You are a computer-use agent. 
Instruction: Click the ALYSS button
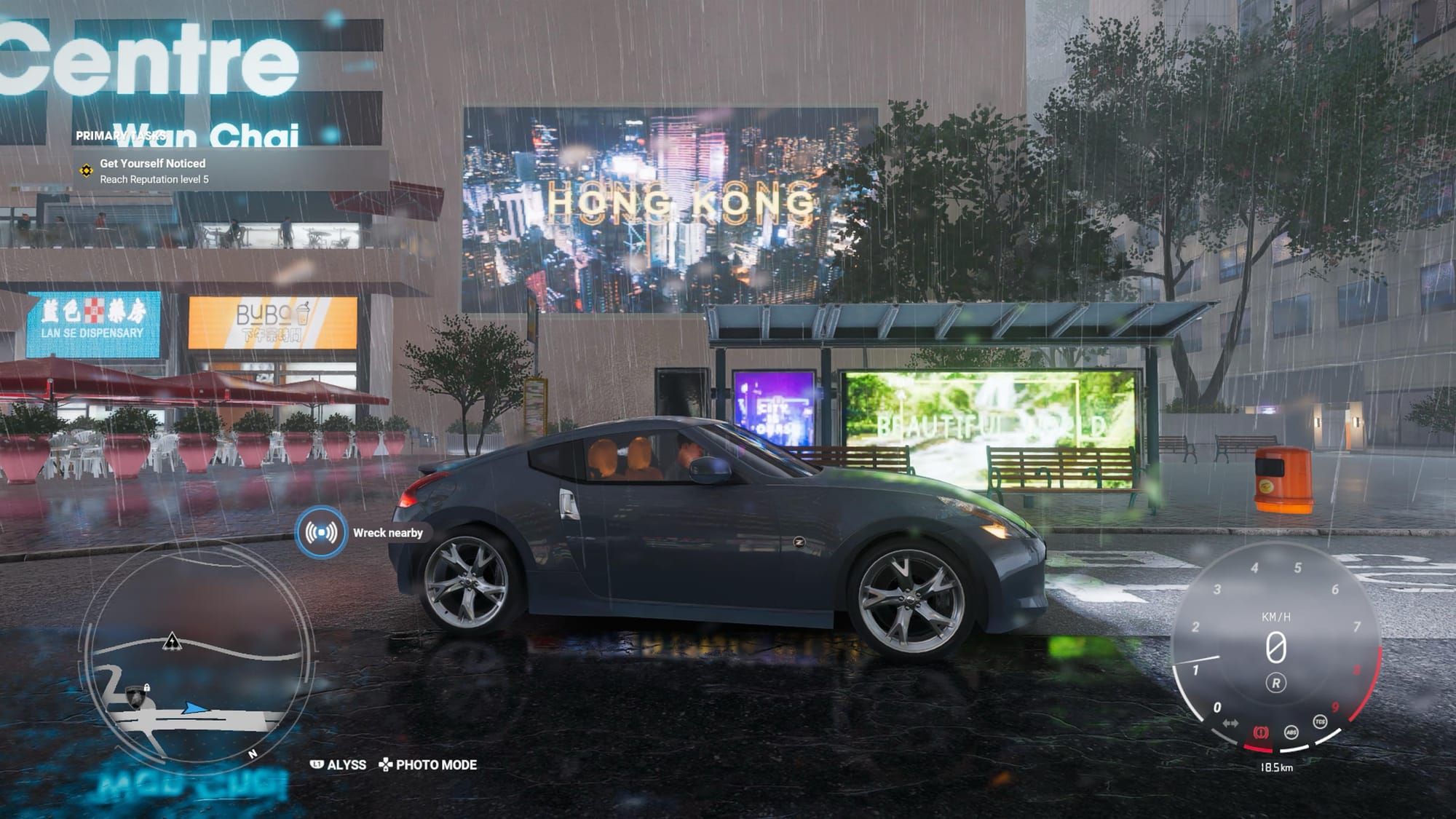tap(347, 764)
